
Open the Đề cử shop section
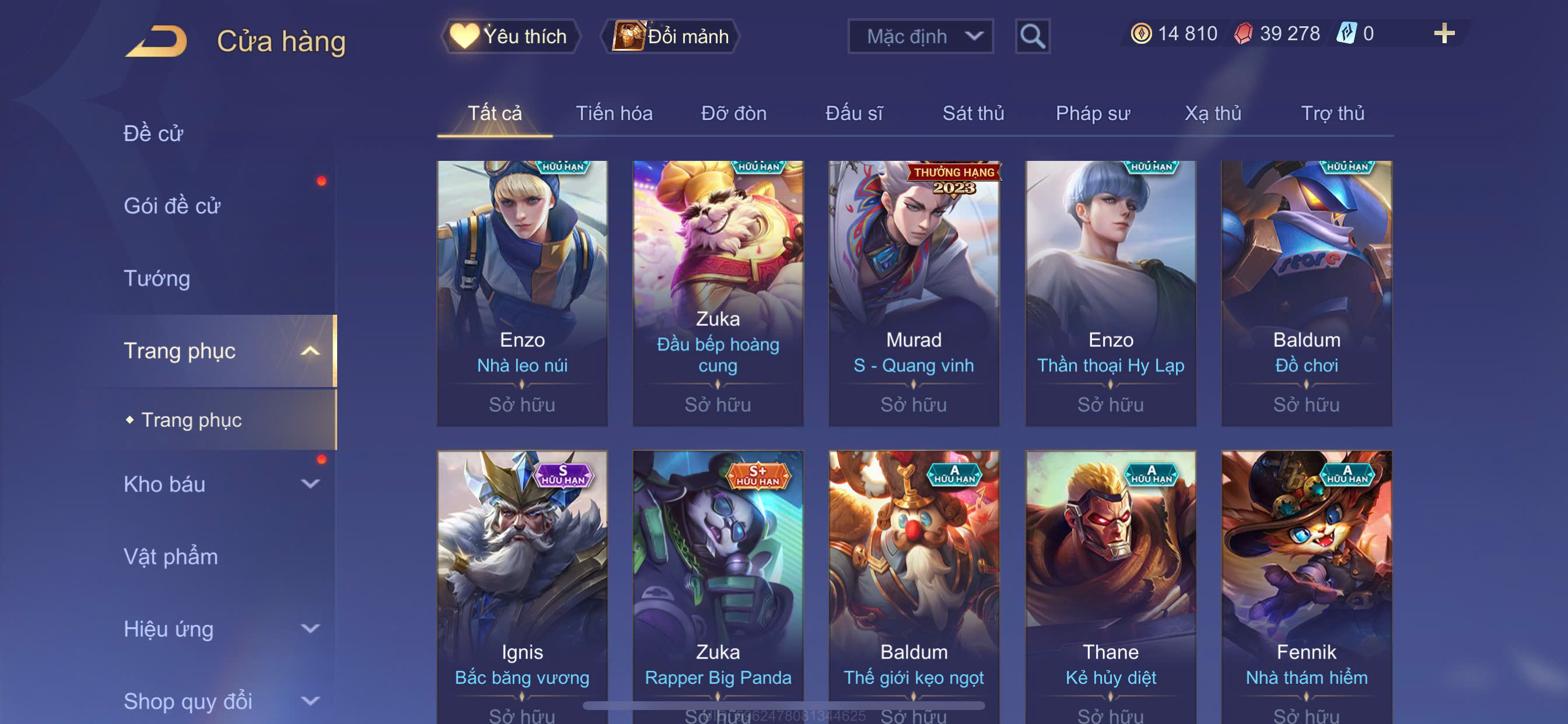pyautogui.click(x=153, y=133)
